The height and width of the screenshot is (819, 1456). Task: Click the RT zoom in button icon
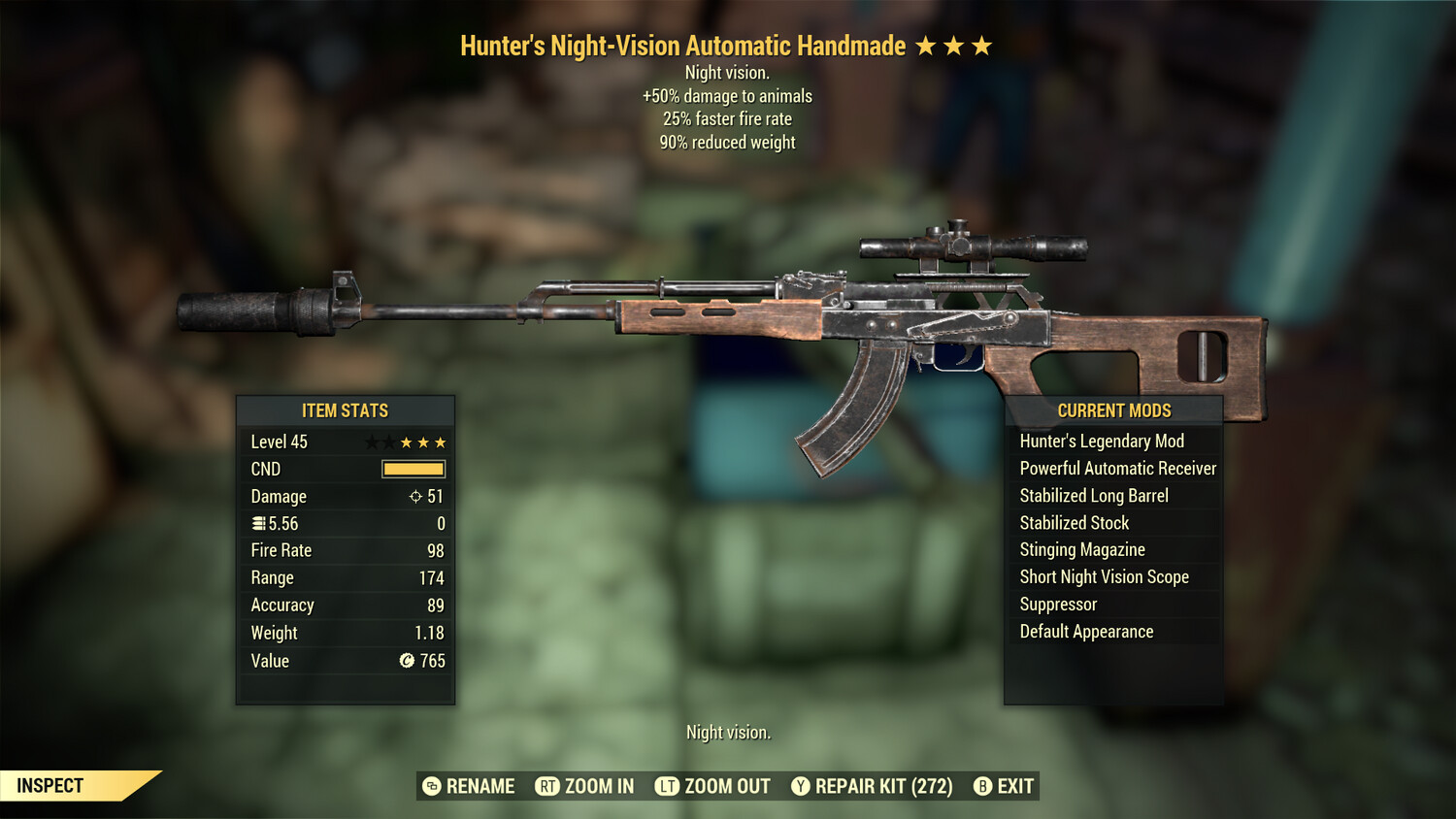547,786
